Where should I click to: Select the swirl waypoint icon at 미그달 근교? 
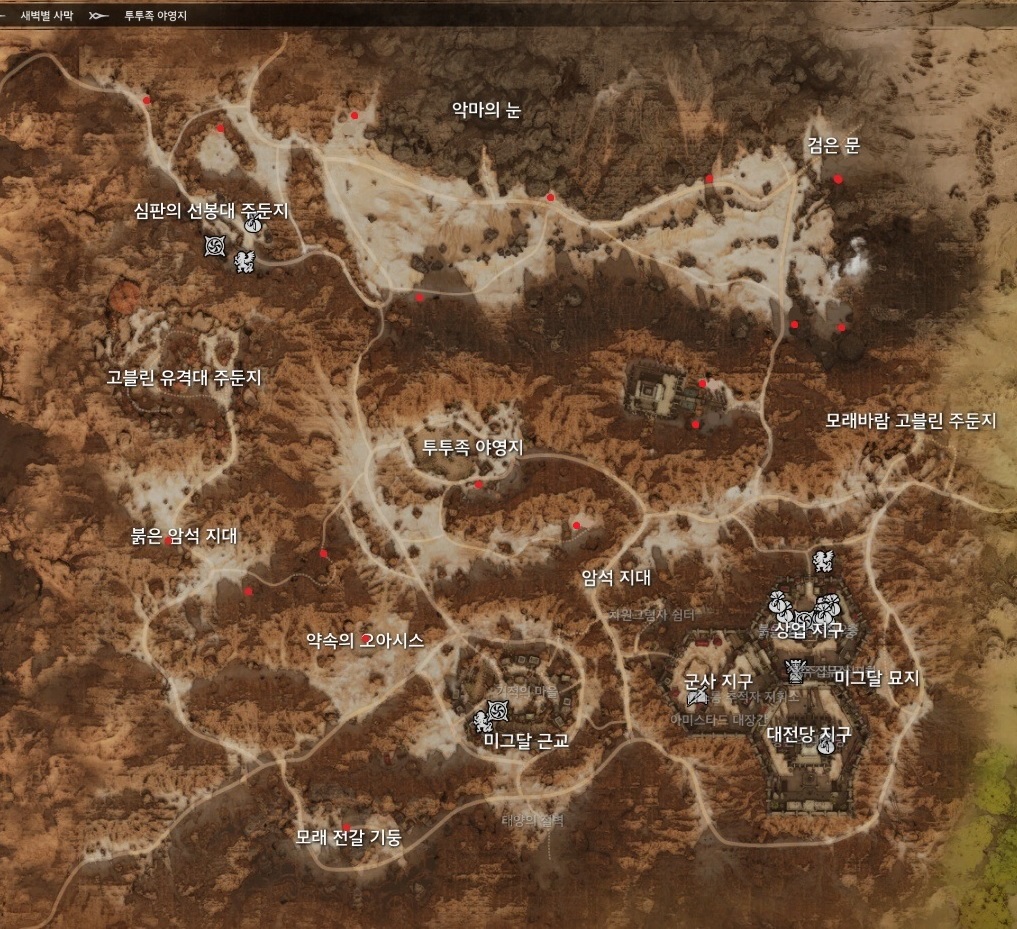[x=500, y=710]
